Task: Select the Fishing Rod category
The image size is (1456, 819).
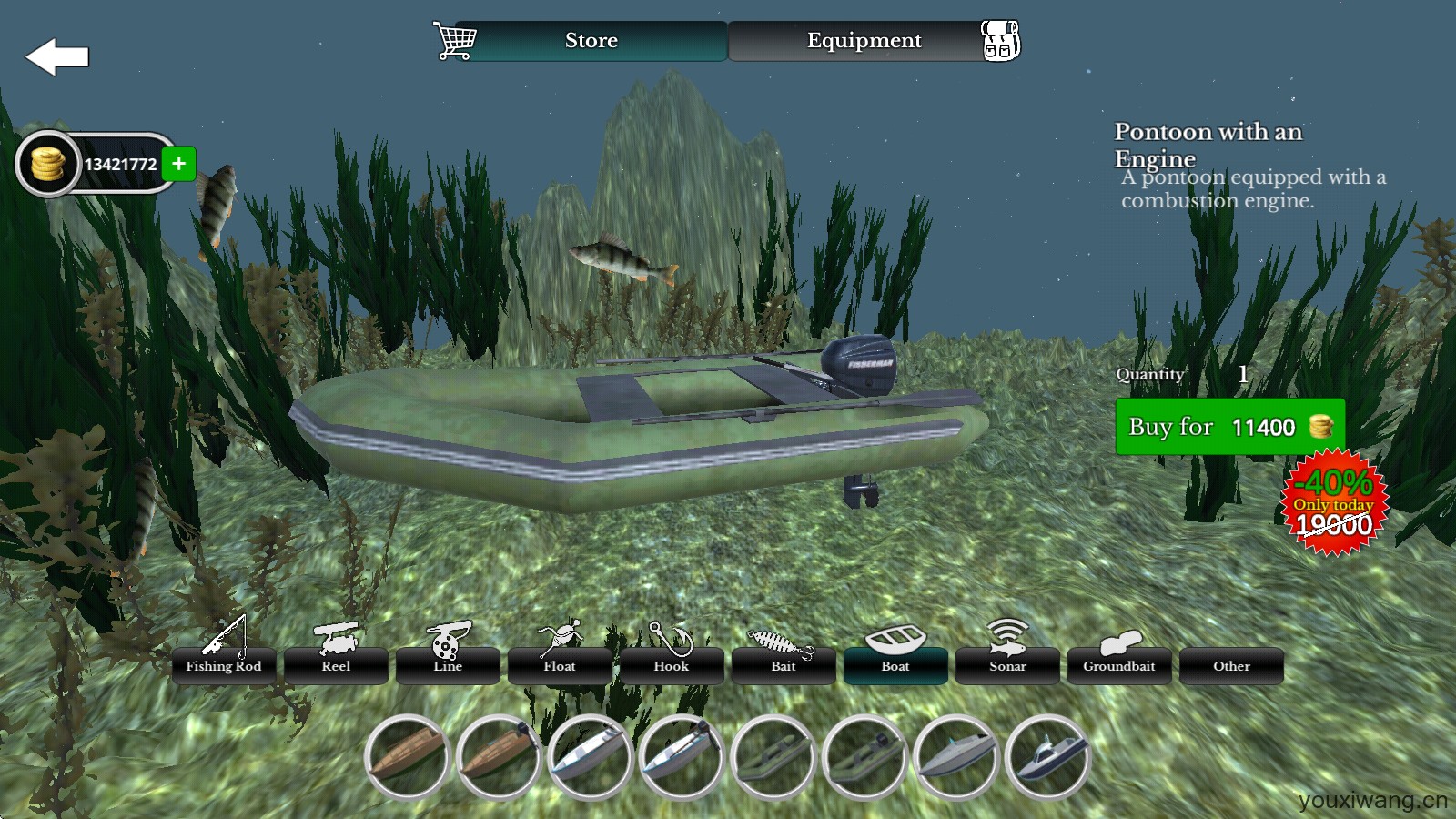Action: coord(224,665)
